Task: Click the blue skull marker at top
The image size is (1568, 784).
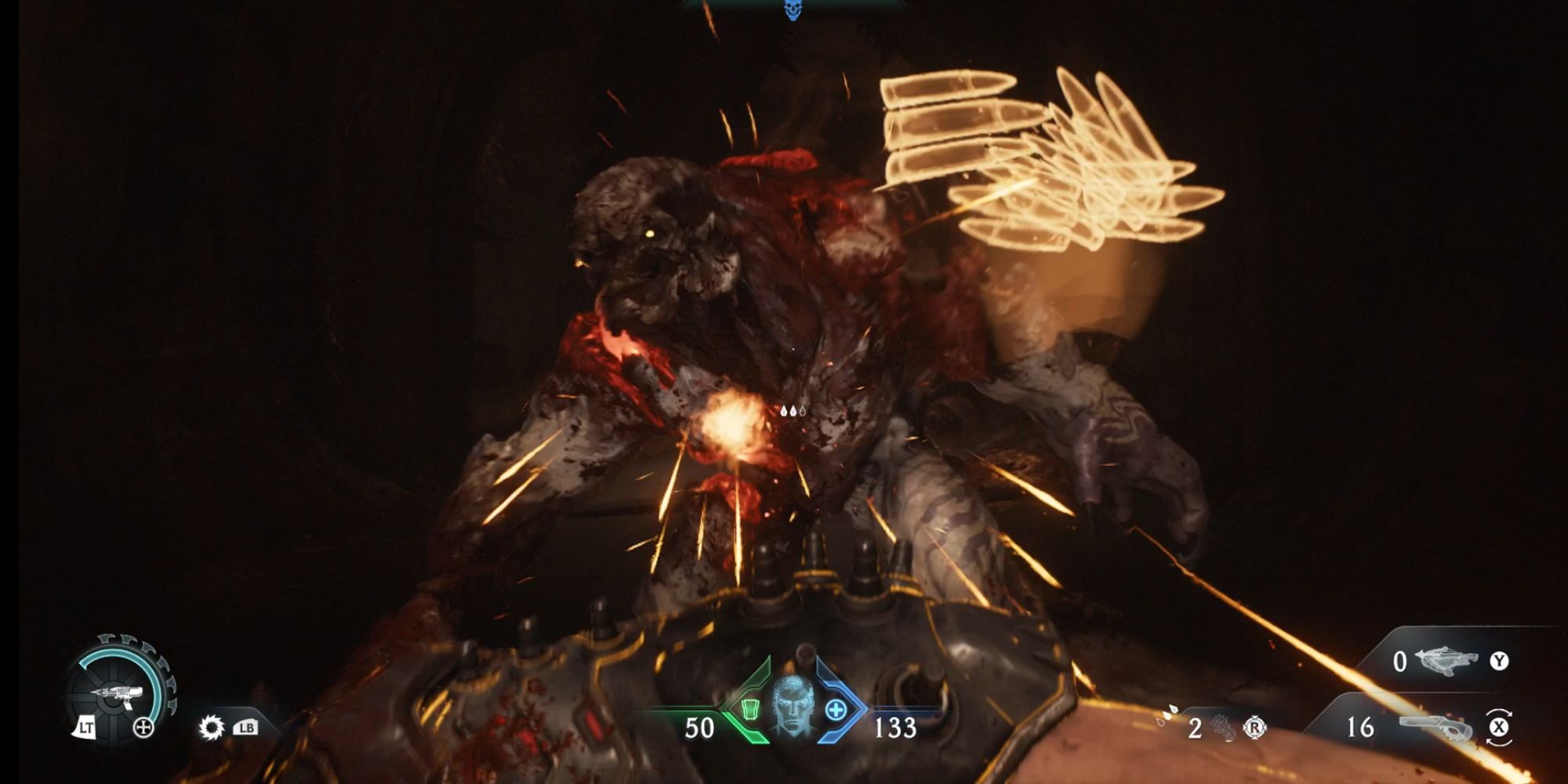Action: pyautogui.click(x=793, y=9)
